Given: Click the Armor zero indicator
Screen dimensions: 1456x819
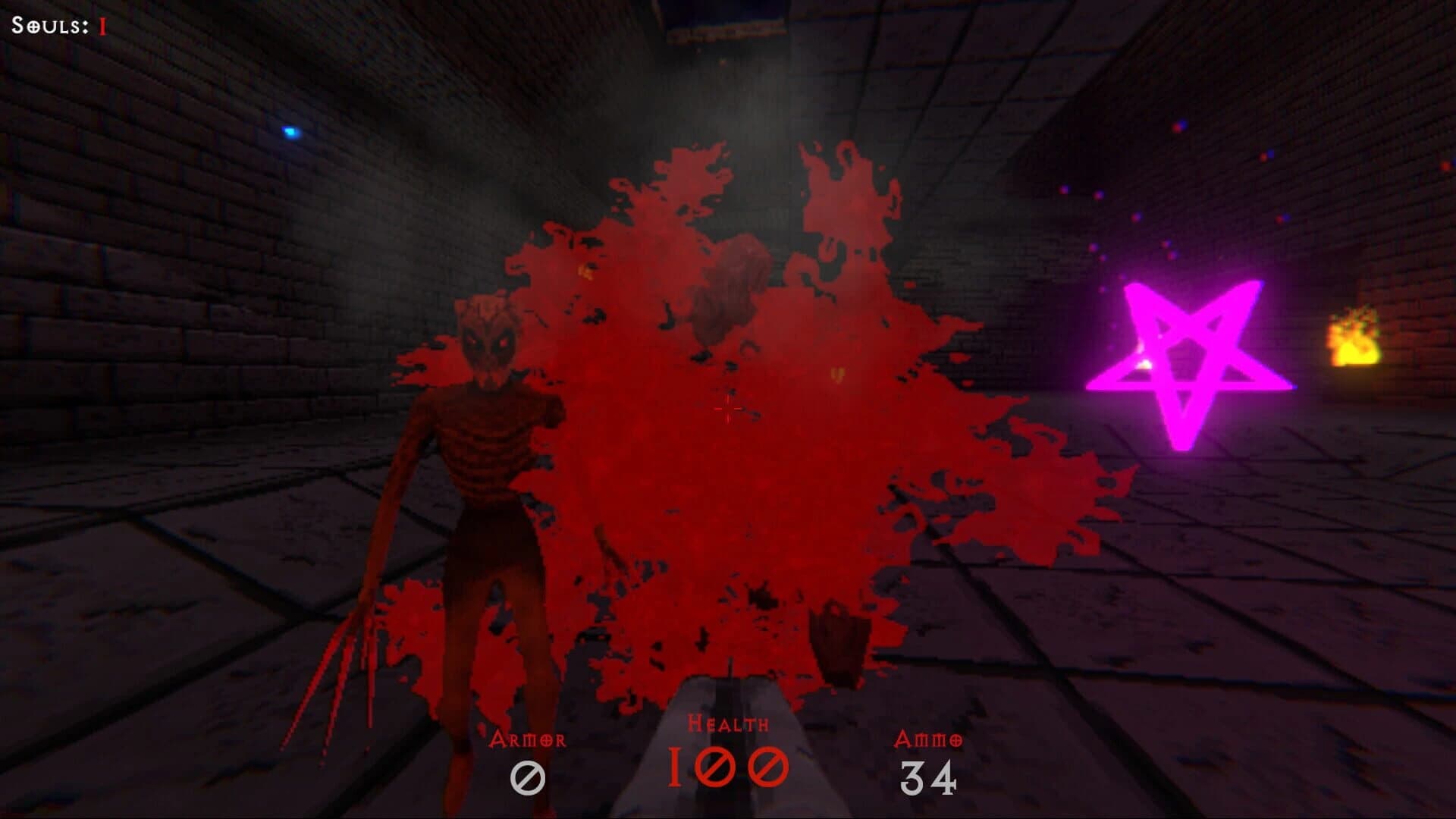Looking at the screenshot, I should pos(529,776).
